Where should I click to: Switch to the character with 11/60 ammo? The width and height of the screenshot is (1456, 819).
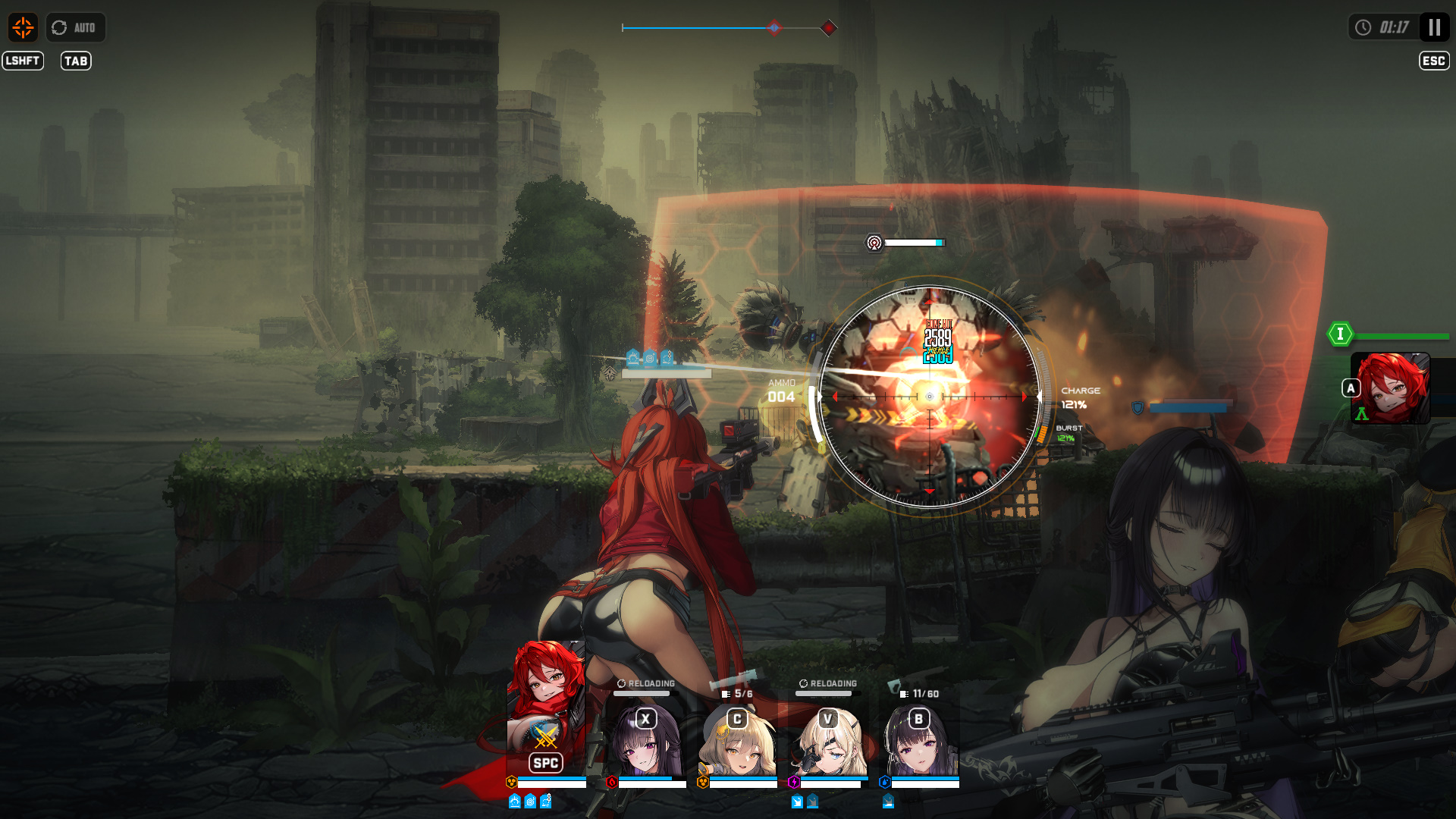(x=919, y=739)
